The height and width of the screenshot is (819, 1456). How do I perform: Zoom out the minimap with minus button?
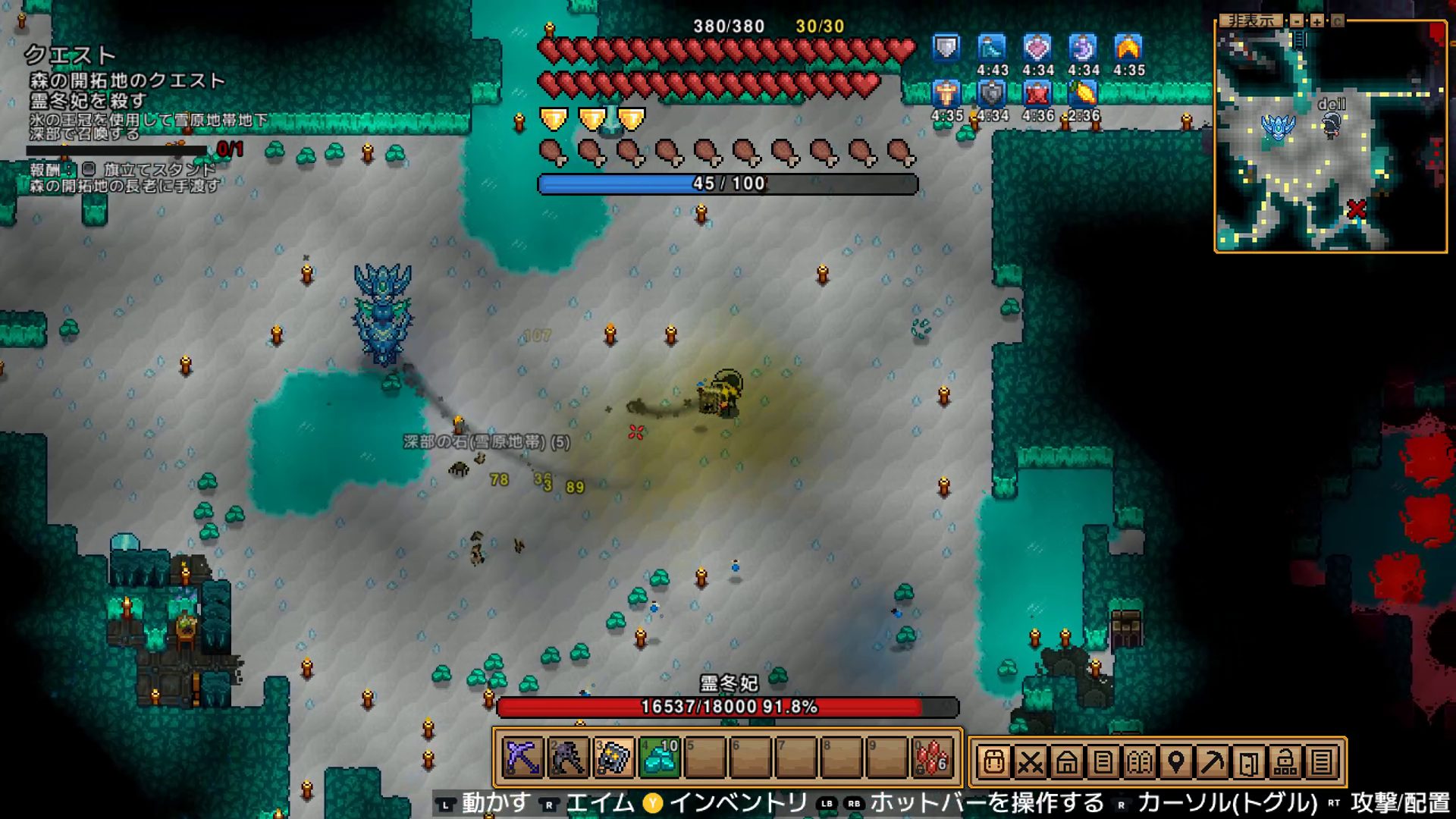click(x=1298, y=21)
